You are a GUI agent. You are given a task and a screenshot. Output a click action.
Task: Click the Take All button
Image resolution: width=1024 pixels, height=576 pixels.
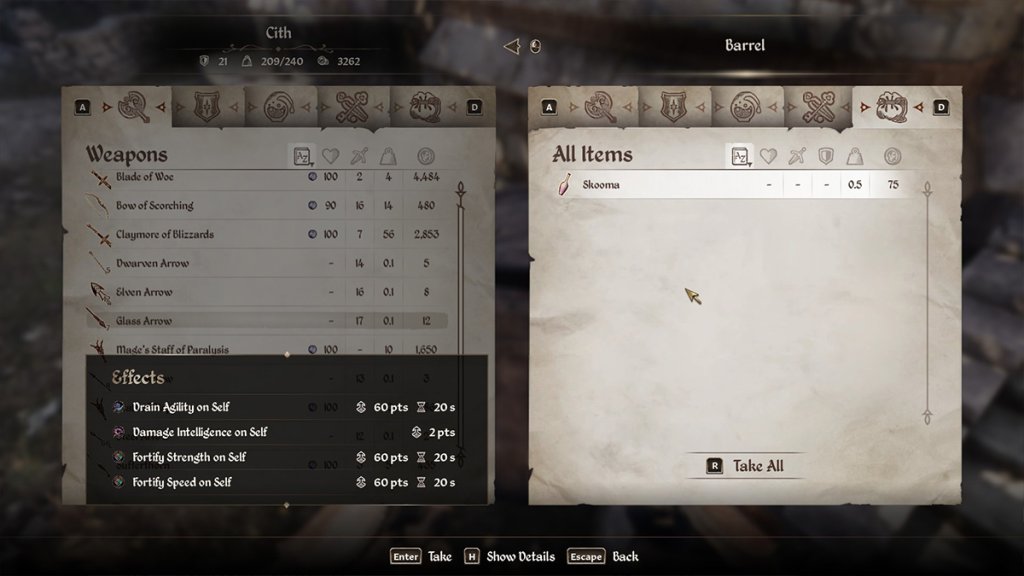(x=746, y=466)
